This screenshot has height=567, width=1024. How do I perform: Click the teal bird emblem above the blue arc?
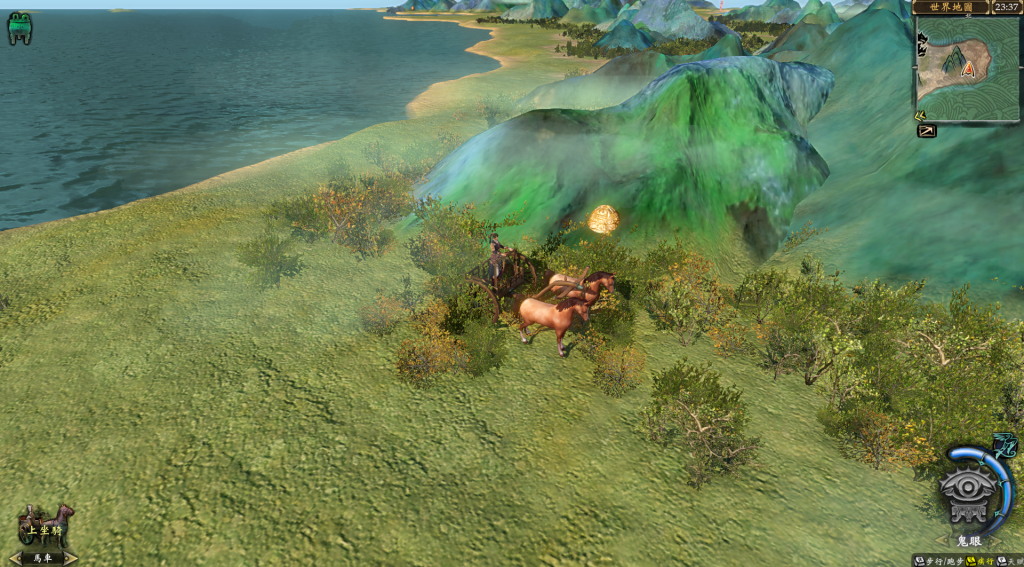click(x=1003, y=445)
